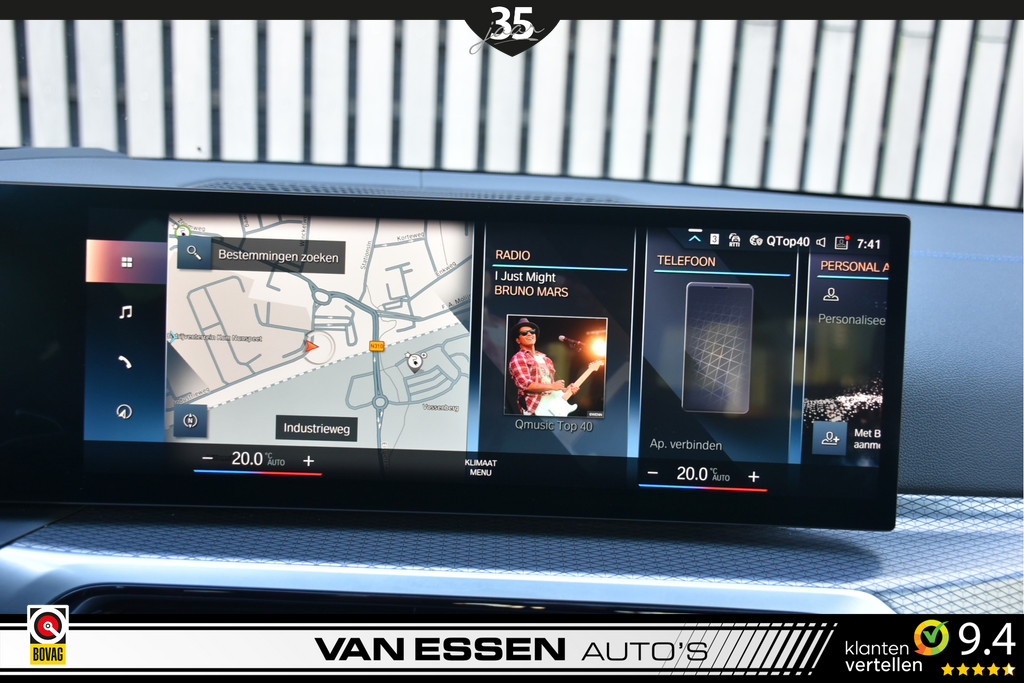
Task: Open the notifications icon with red dot
Action: pos(841,242)
